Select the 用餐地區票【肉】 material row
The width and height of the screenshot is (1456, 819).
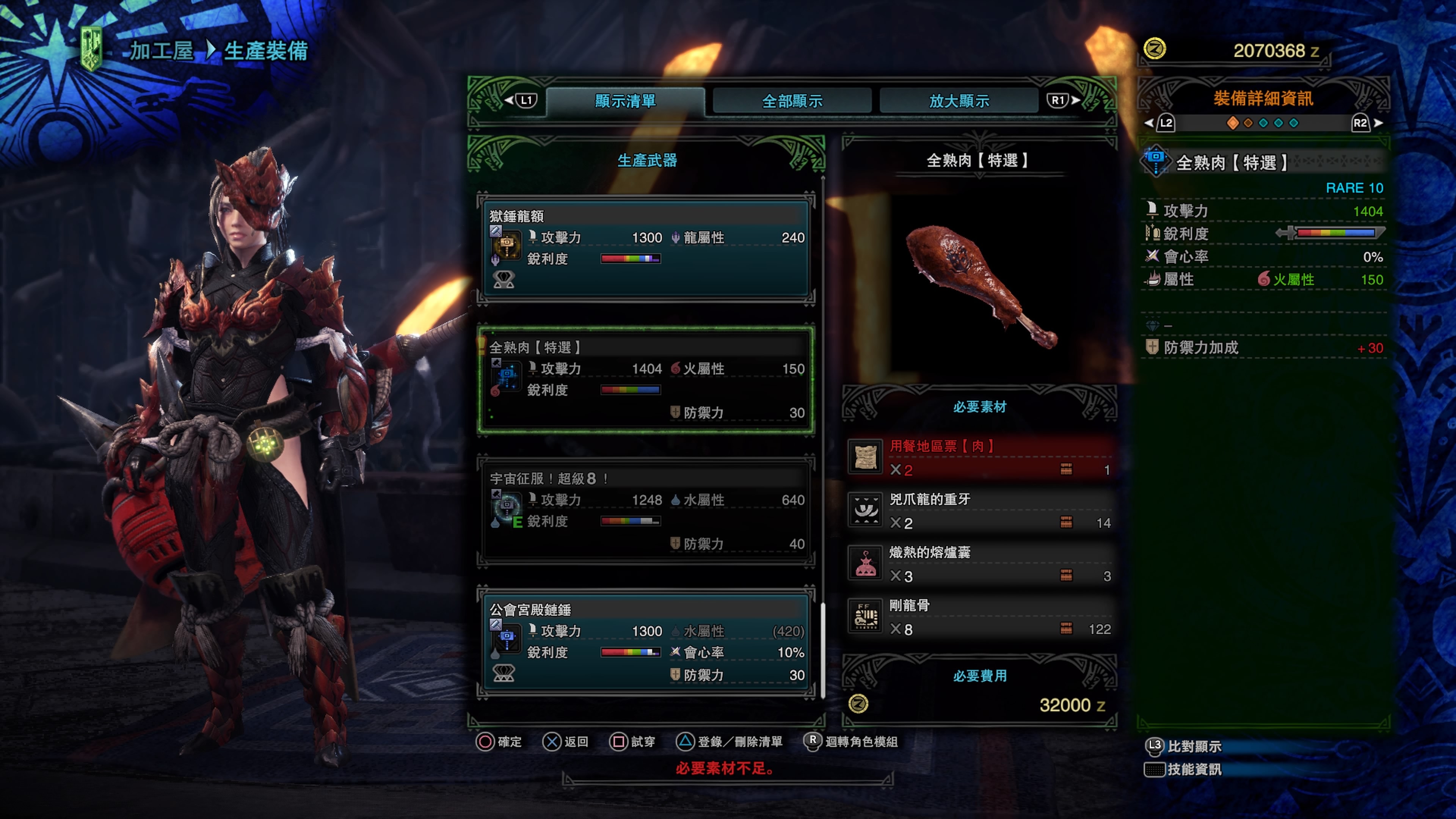point(980,457)
